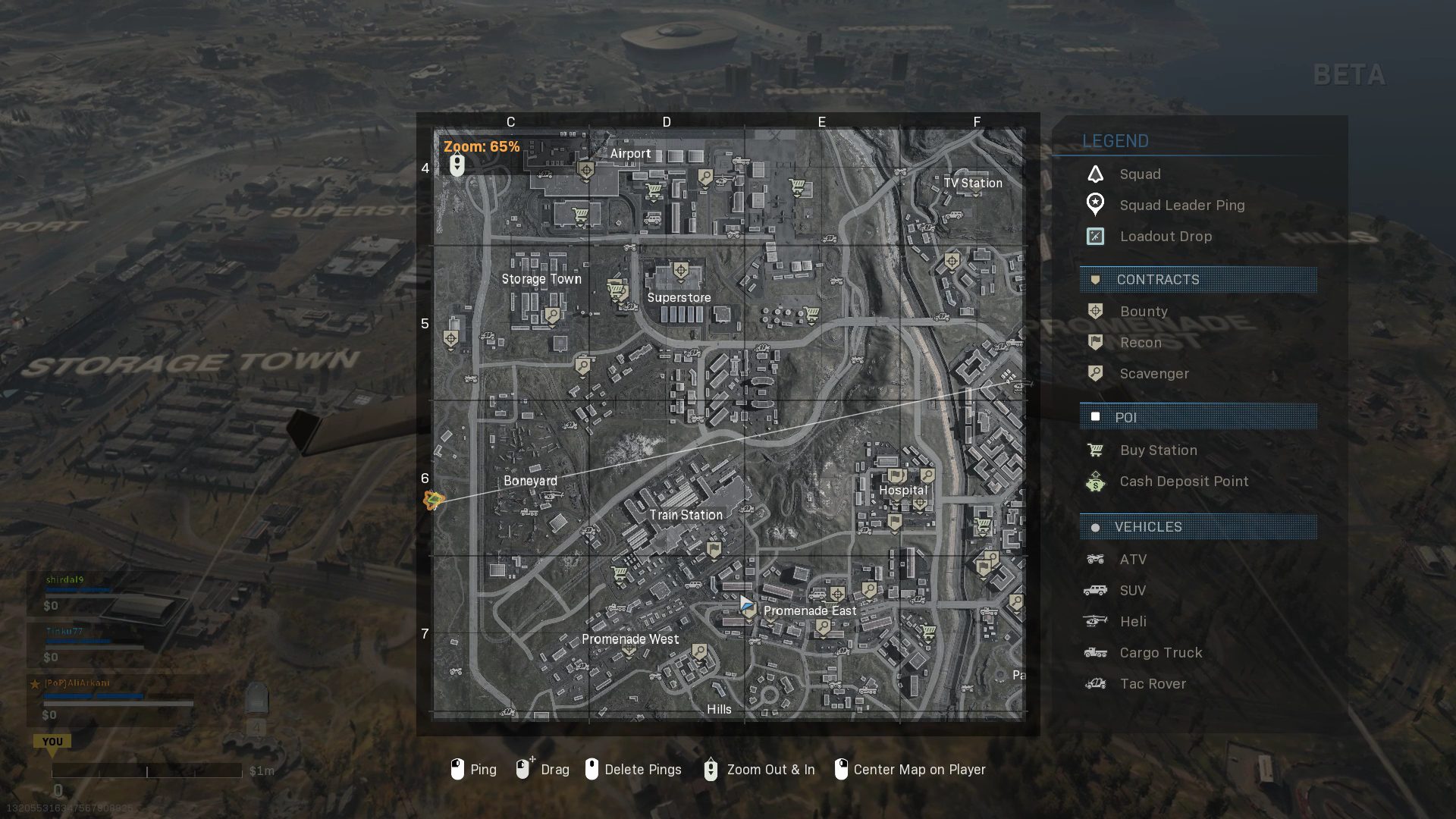
Task: Mark the Hospital location on the map
Action: click(902, 491)
